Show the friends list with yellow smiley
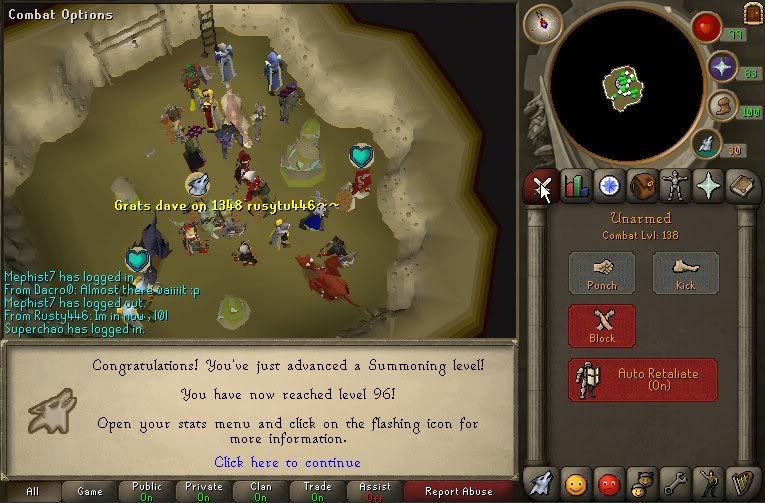Viewport: 765px width, 503px height. (x=576, y=483)
